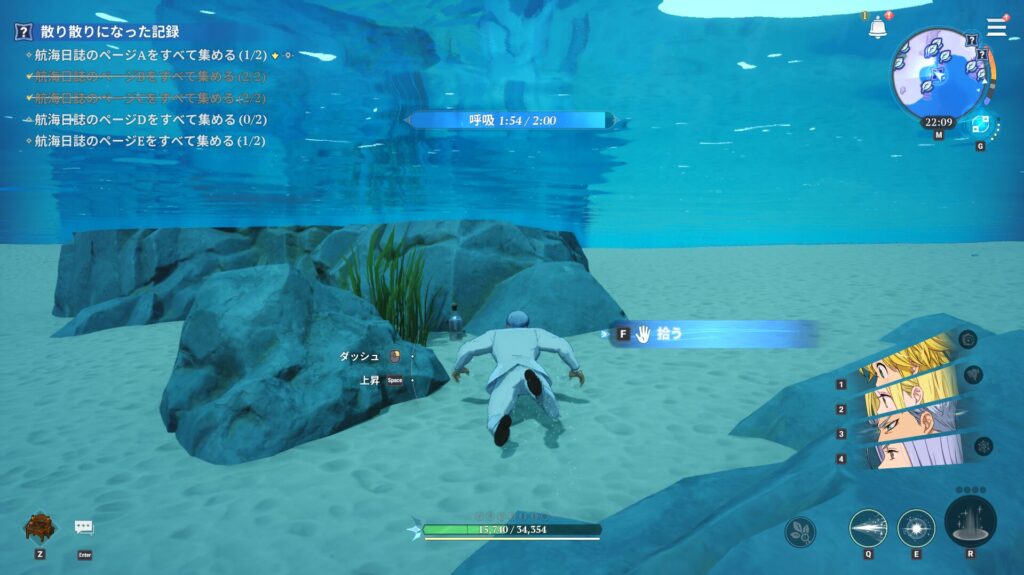
Task: Open the notification bell
Action: coord(877,28)
